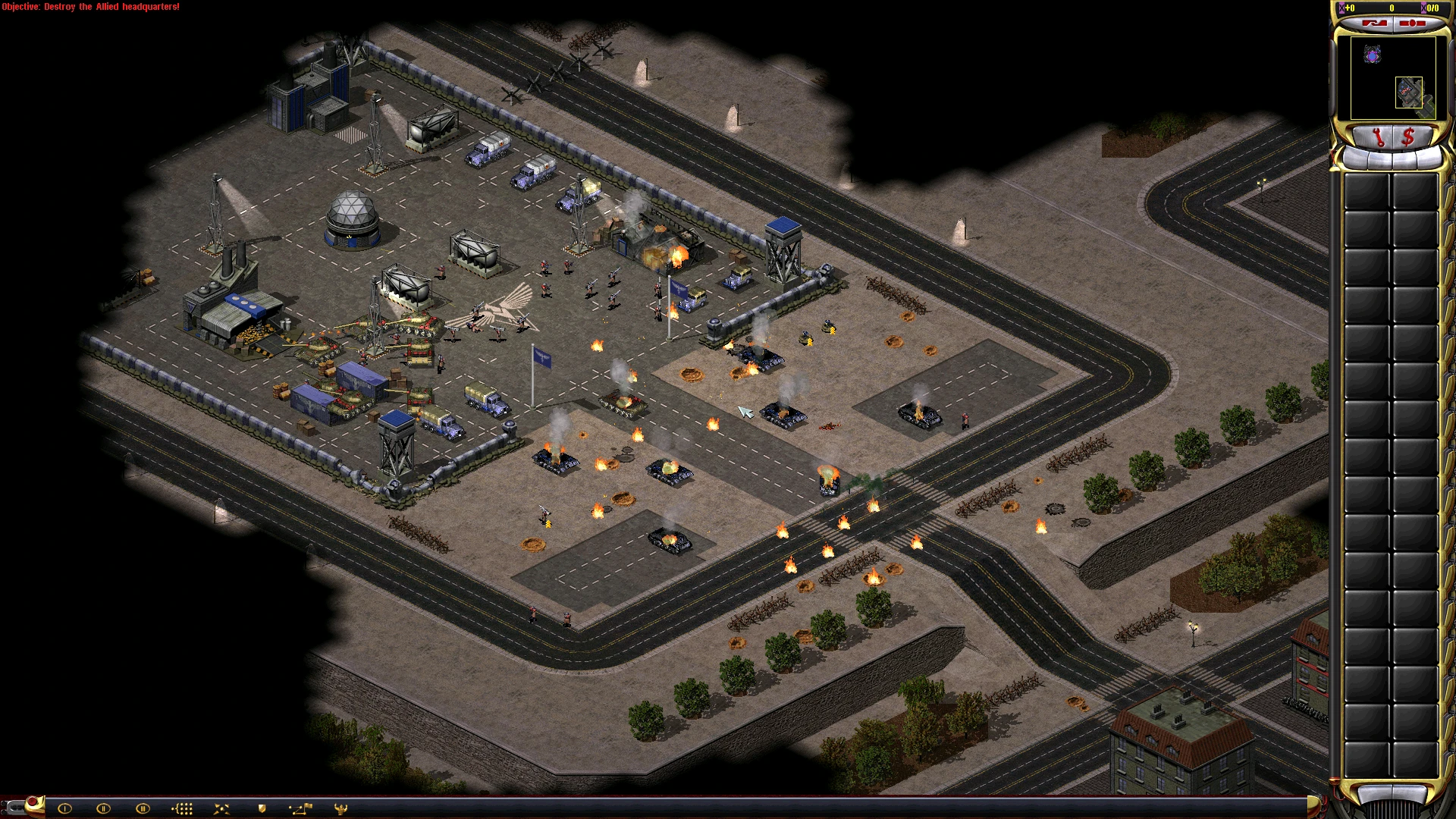Select control group I button

point(64,808)
